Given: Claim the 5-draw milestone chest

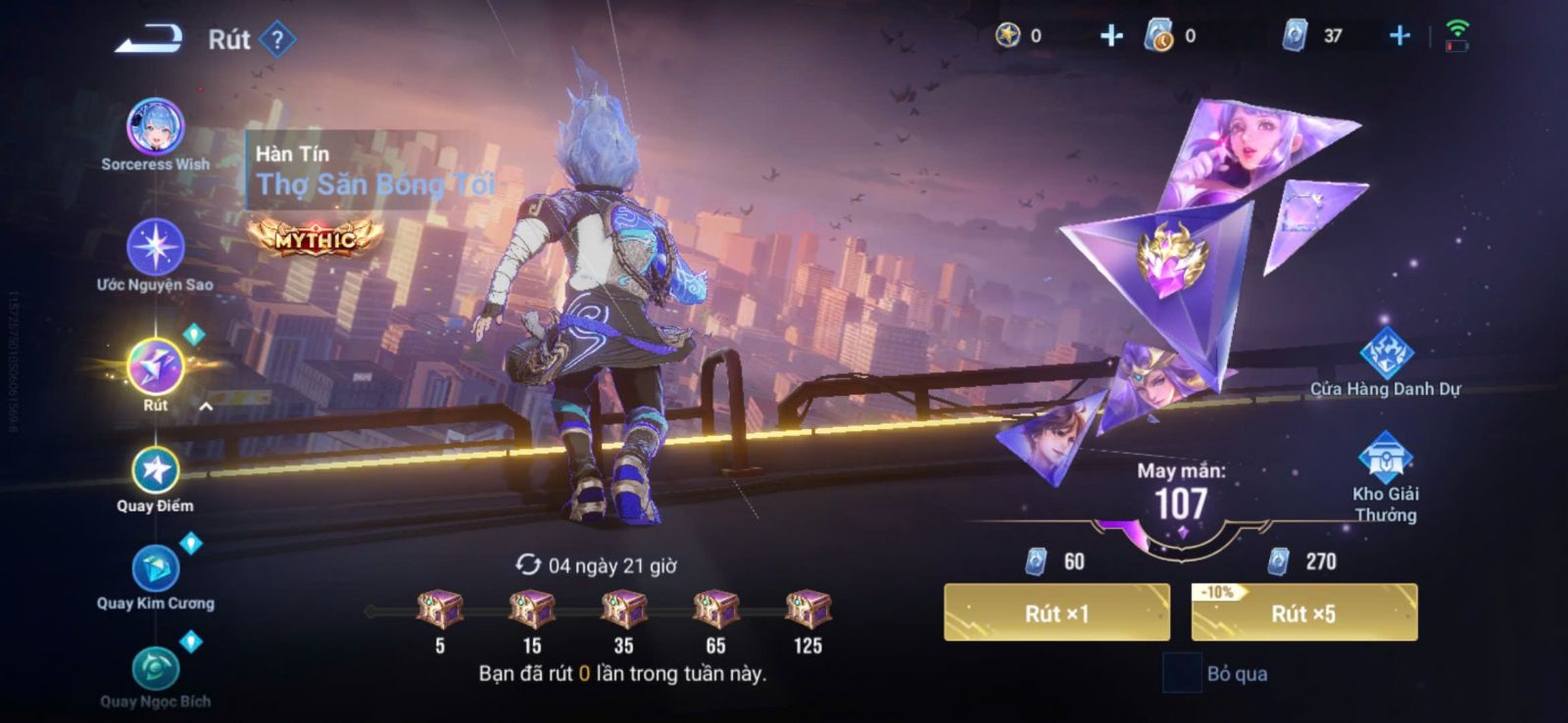Looking at the screenshot, I should [x=440, y=609].
